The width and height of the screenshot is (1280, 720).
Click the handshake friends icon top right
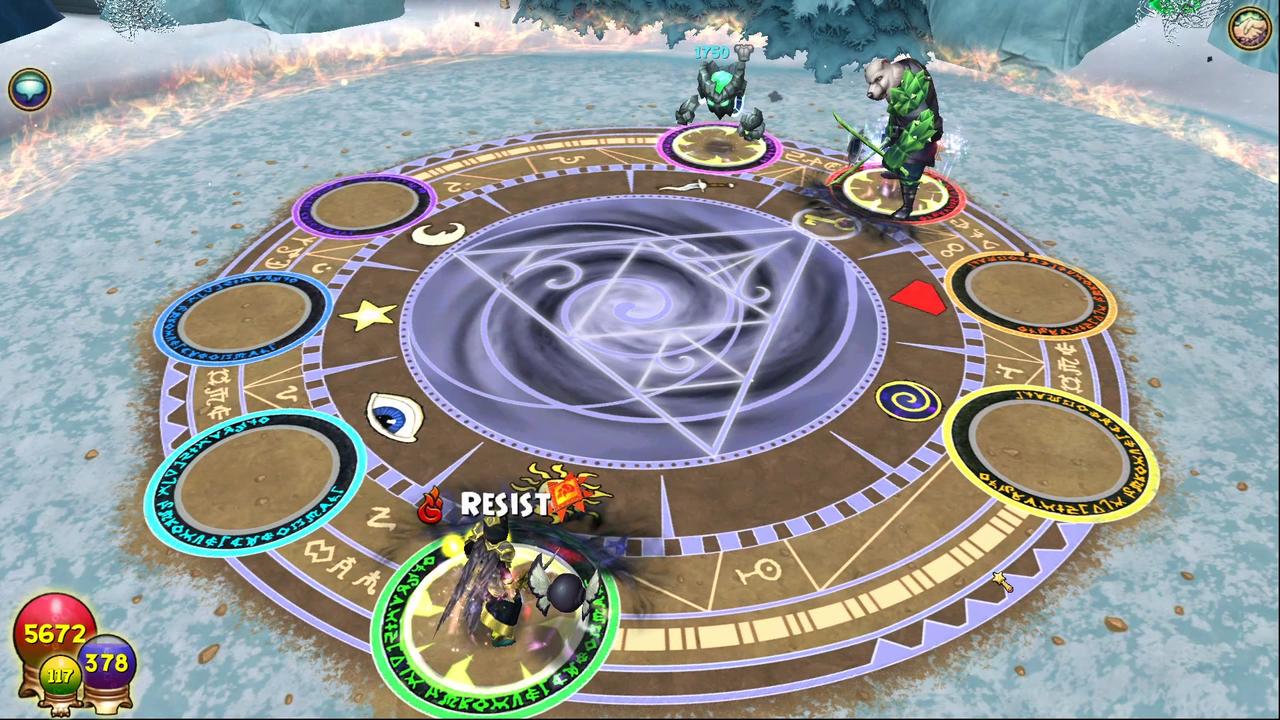1248,28
